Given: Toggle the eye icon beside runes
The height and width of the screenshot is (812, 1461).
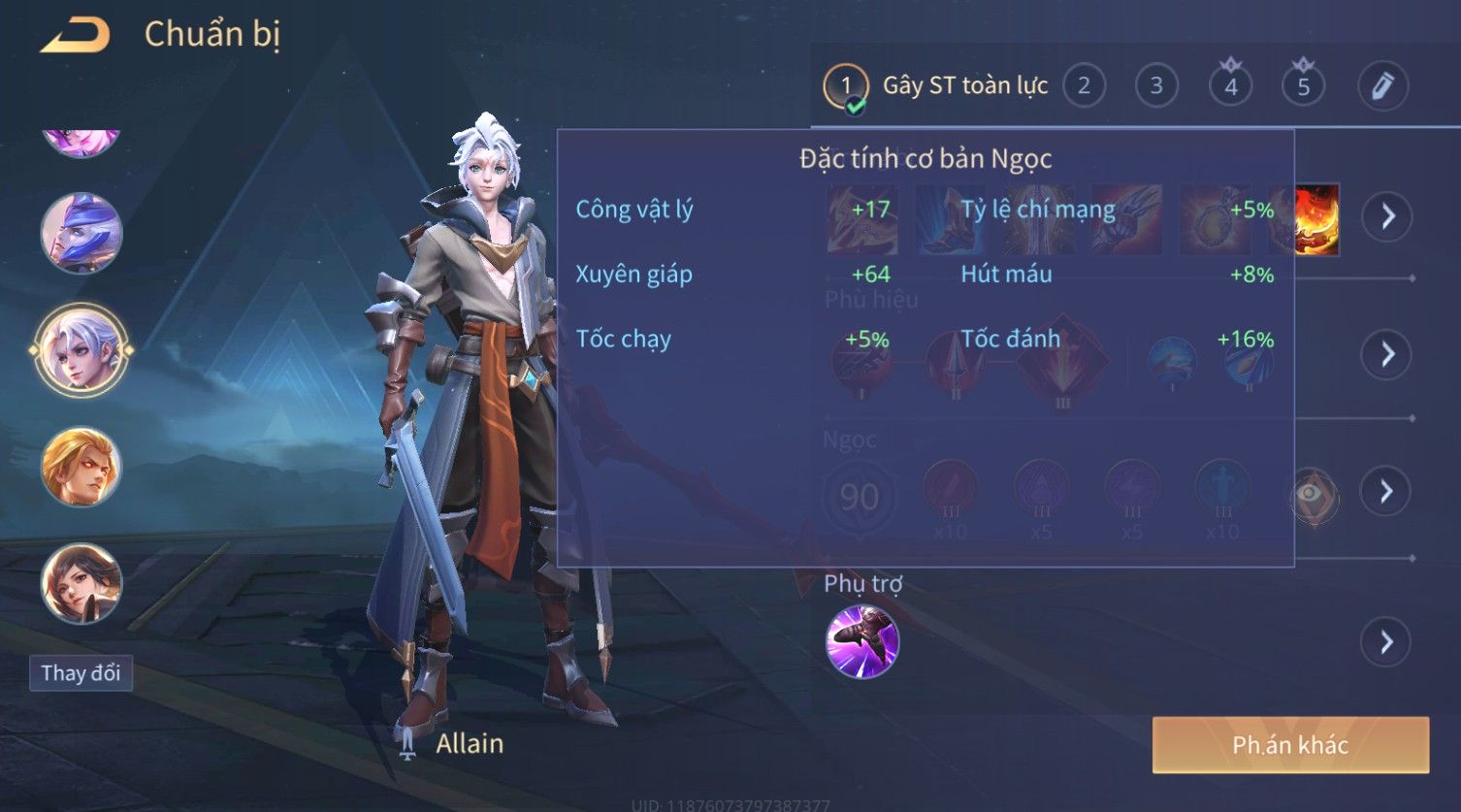Looking at the screenshot, I should point(1313,494).
